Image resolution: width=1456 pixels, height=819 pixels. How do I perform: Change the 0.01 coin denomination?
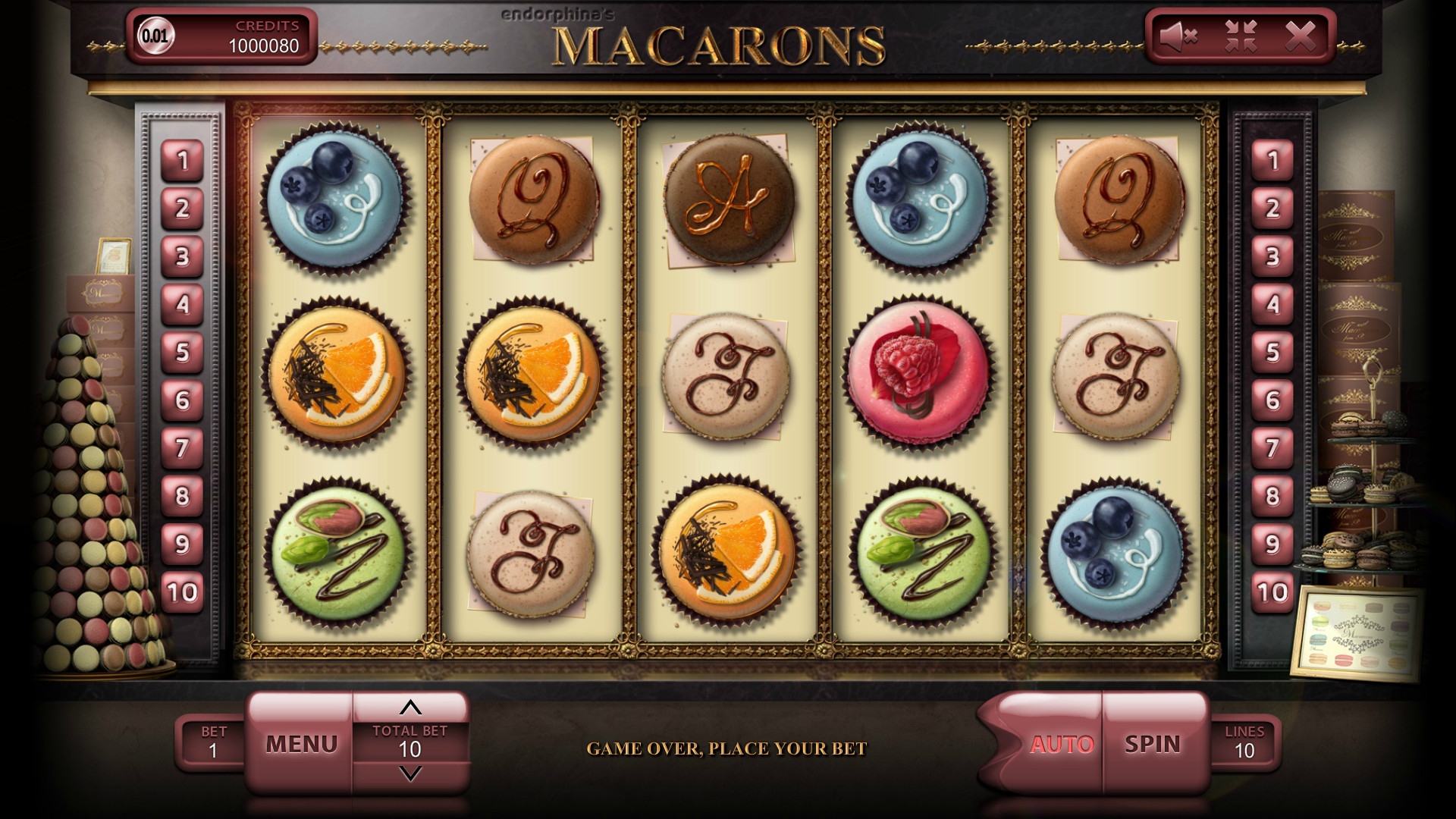[x=155, y=36]
